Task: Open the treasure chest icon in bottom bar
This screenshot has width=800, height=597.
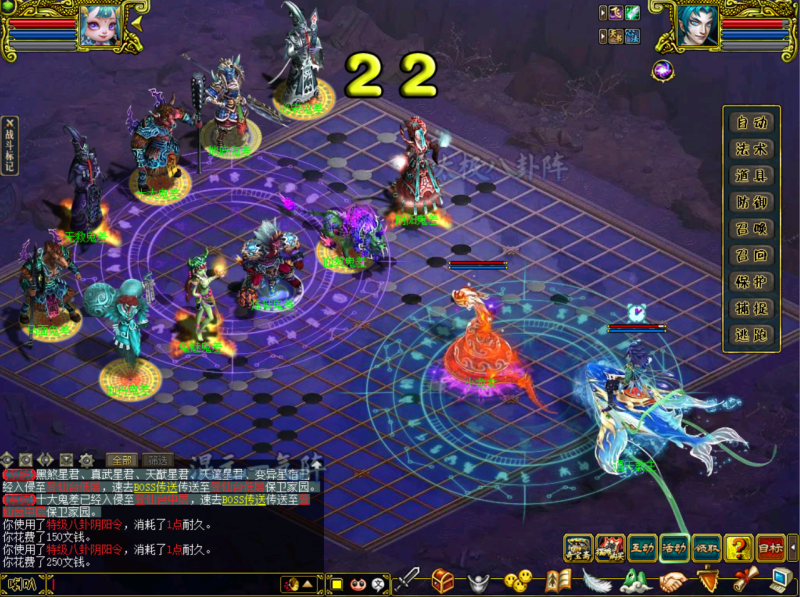Action: tap(443, 580)
